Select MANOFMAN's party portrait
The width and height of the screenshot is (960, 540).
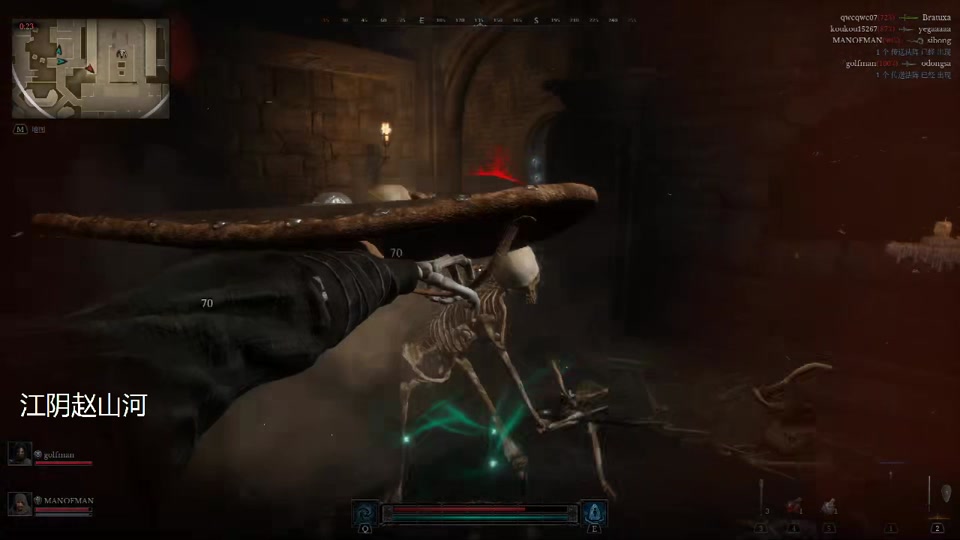pyautogui.click(x=19, y=504)
